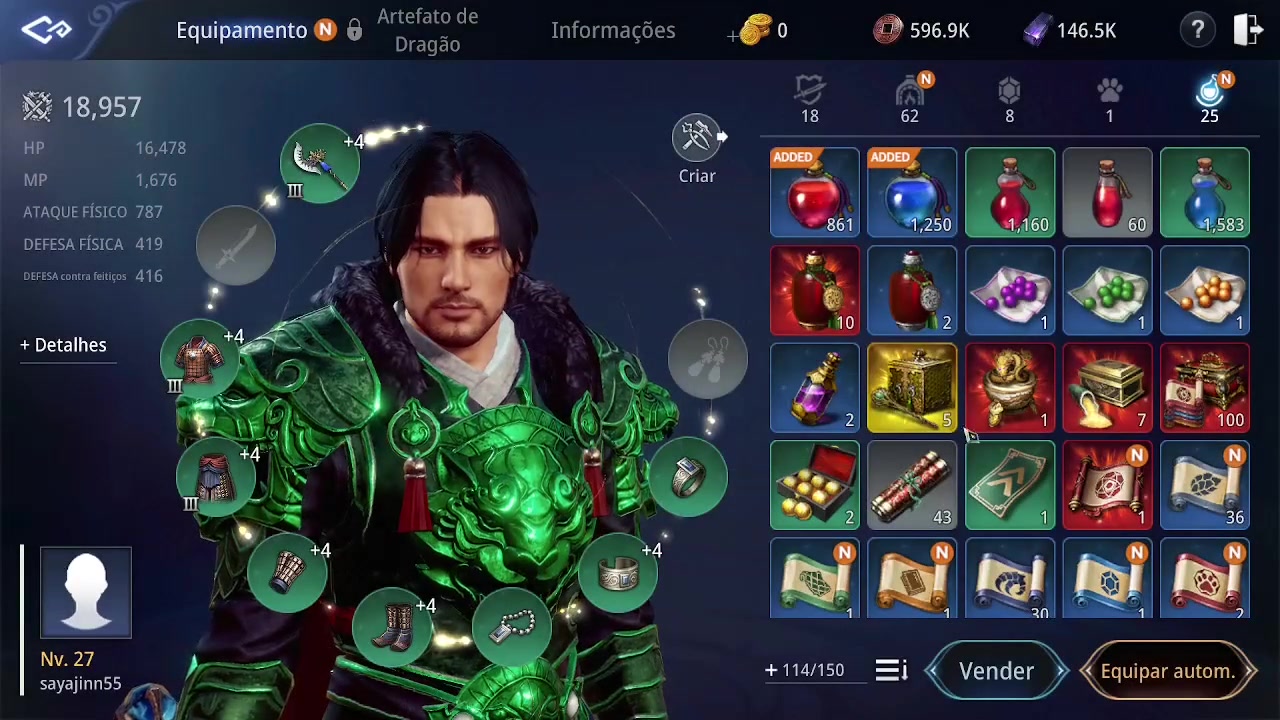The height and width of the screenshot is (720, 1280).
Task: Select the red potion stack of 861
Action: tap(814, 193)
